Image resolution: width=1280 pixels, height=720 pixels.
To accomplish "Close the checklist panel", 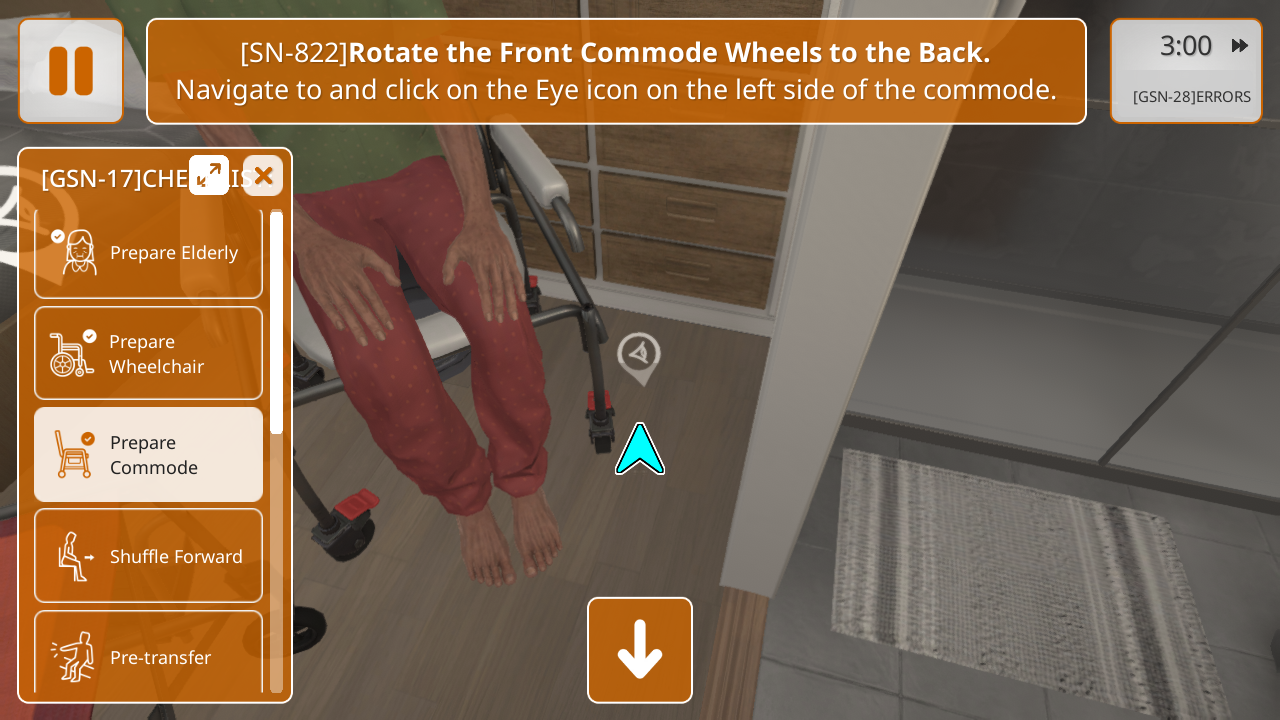I will tap(263, 176).
